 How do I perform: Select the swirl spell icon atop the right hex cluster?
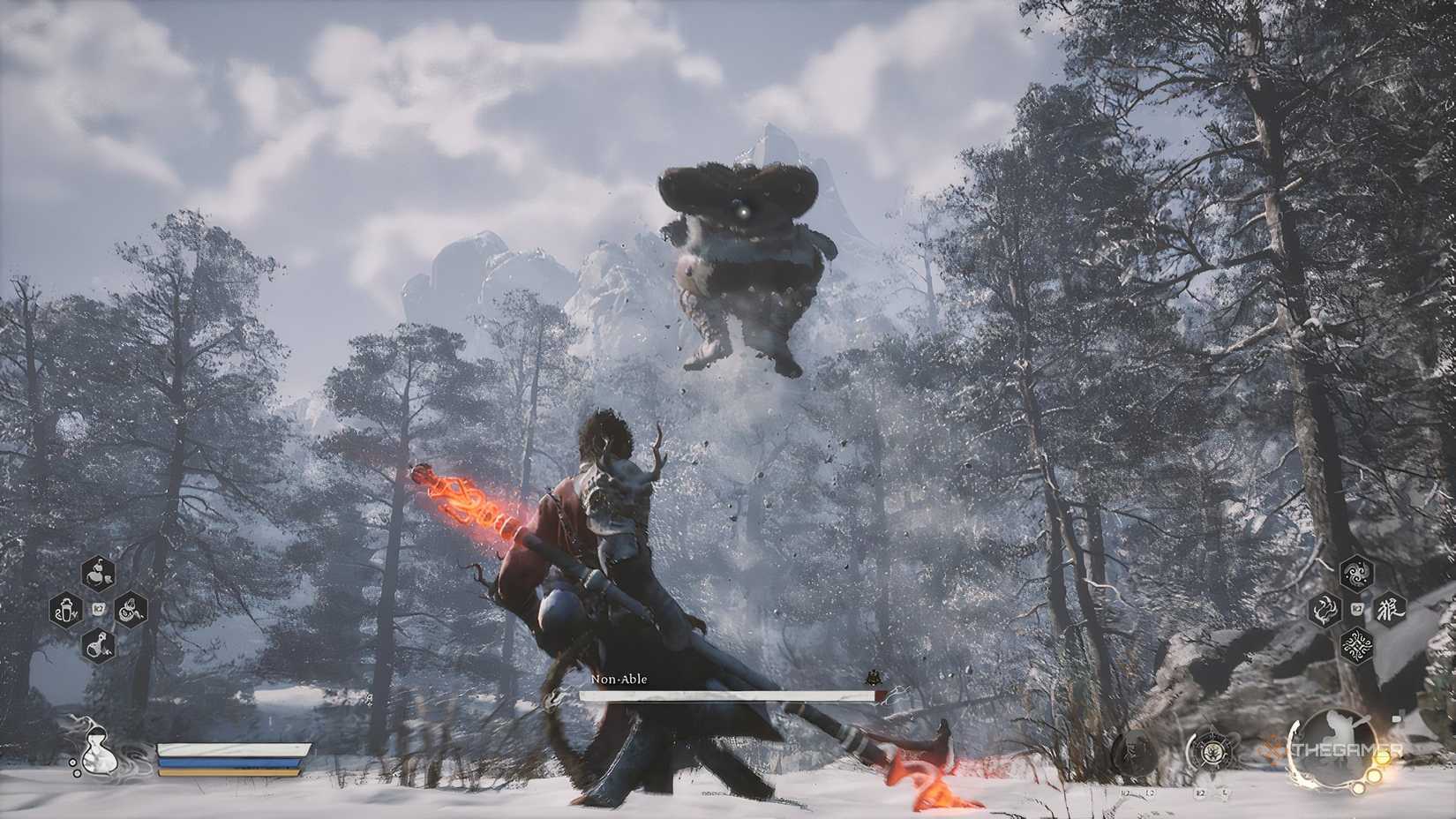click(1355, 572)
